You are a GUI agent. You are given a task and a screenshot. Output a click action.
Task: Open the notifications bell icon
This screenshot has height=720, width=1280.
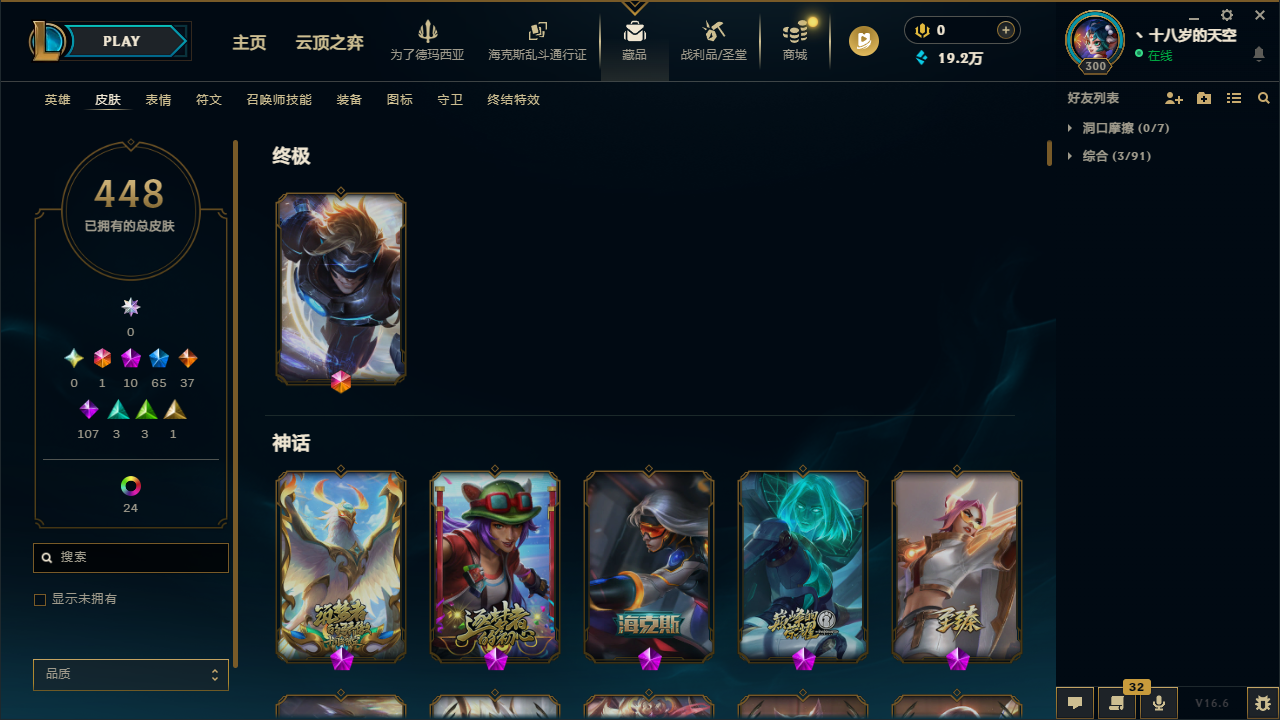[x=1259, y=55]
